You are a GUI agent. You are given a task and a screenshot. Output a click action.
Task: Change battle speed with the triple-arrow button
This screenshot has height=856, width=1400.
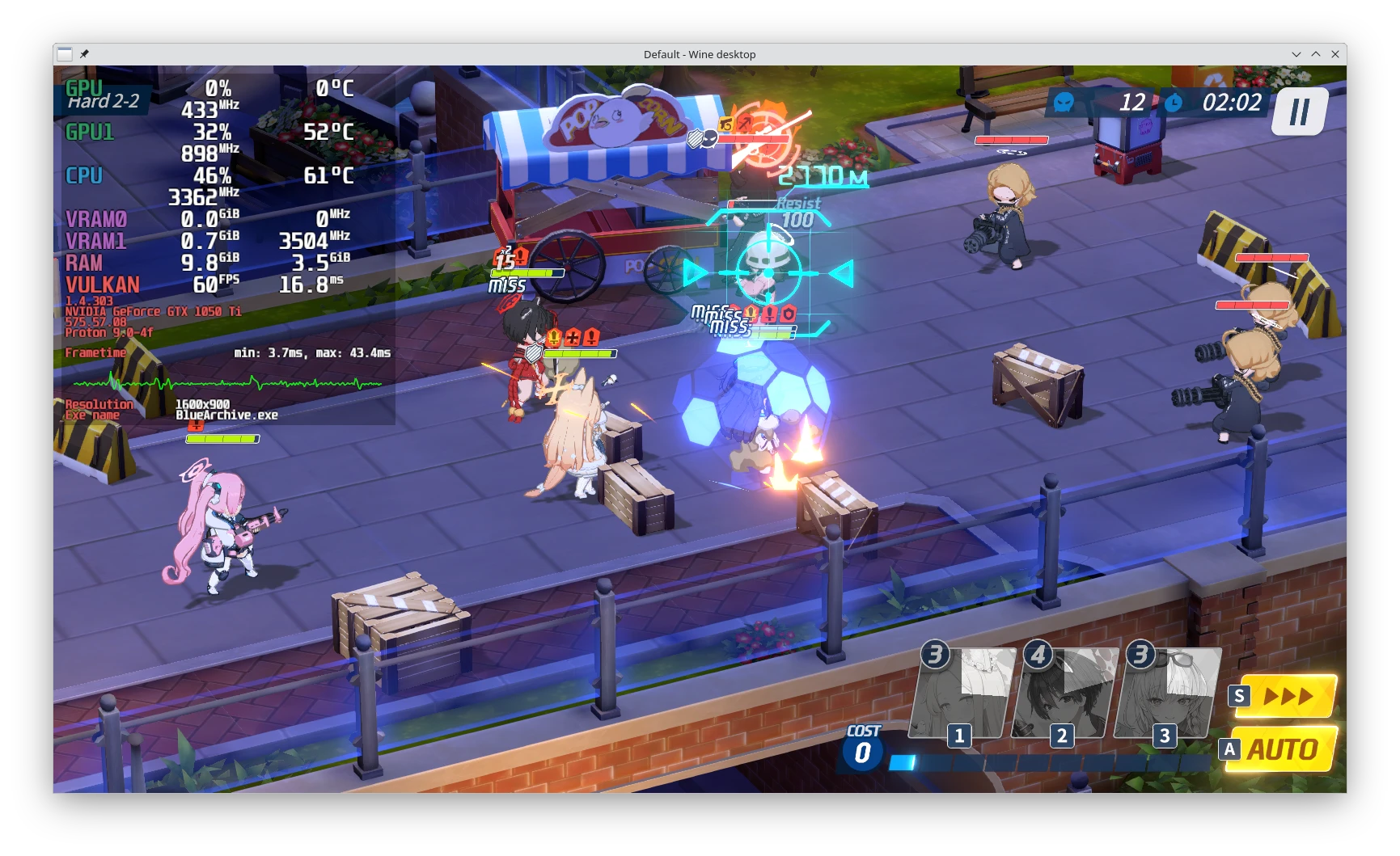1288,696
